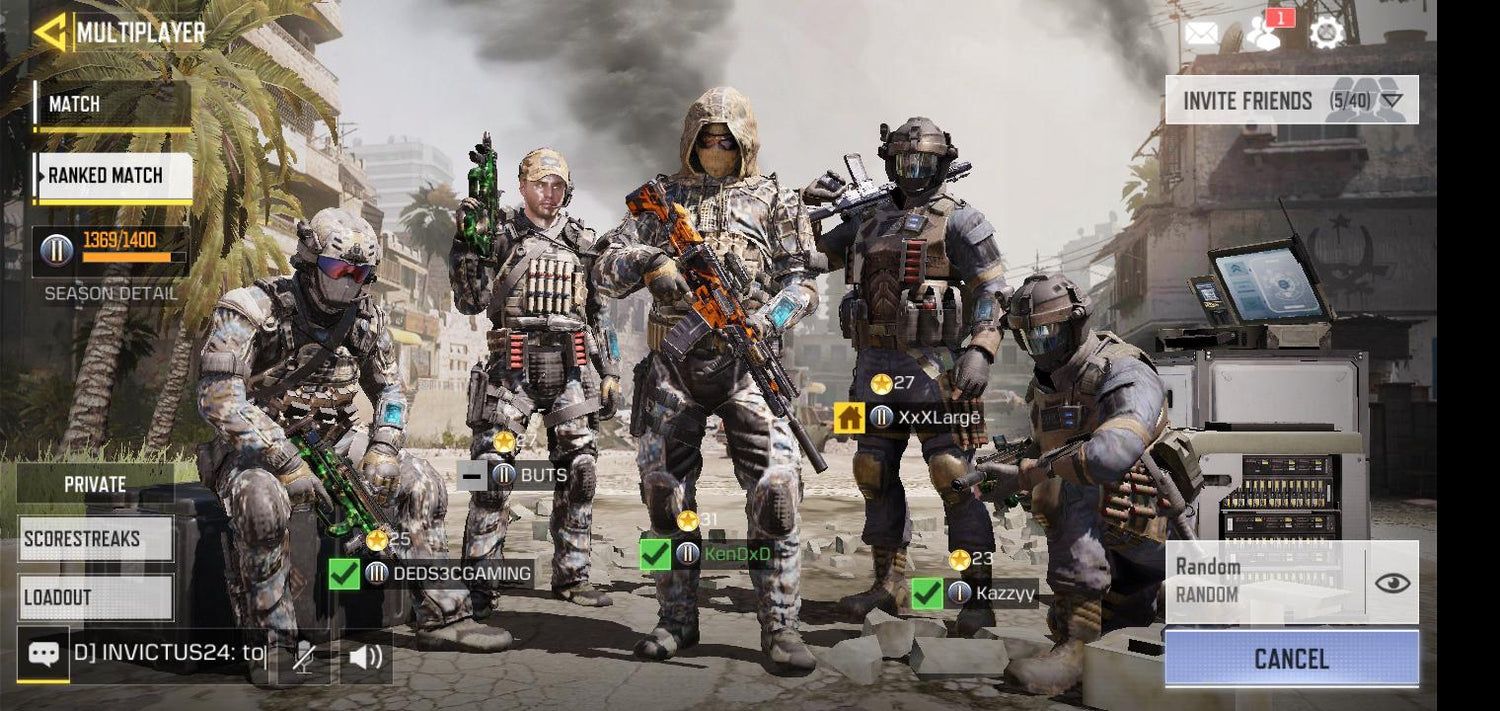The width and height of the screenshot is (1500, 711).
Task: Select the Ranked Match tab
Action: coord(112,176)
